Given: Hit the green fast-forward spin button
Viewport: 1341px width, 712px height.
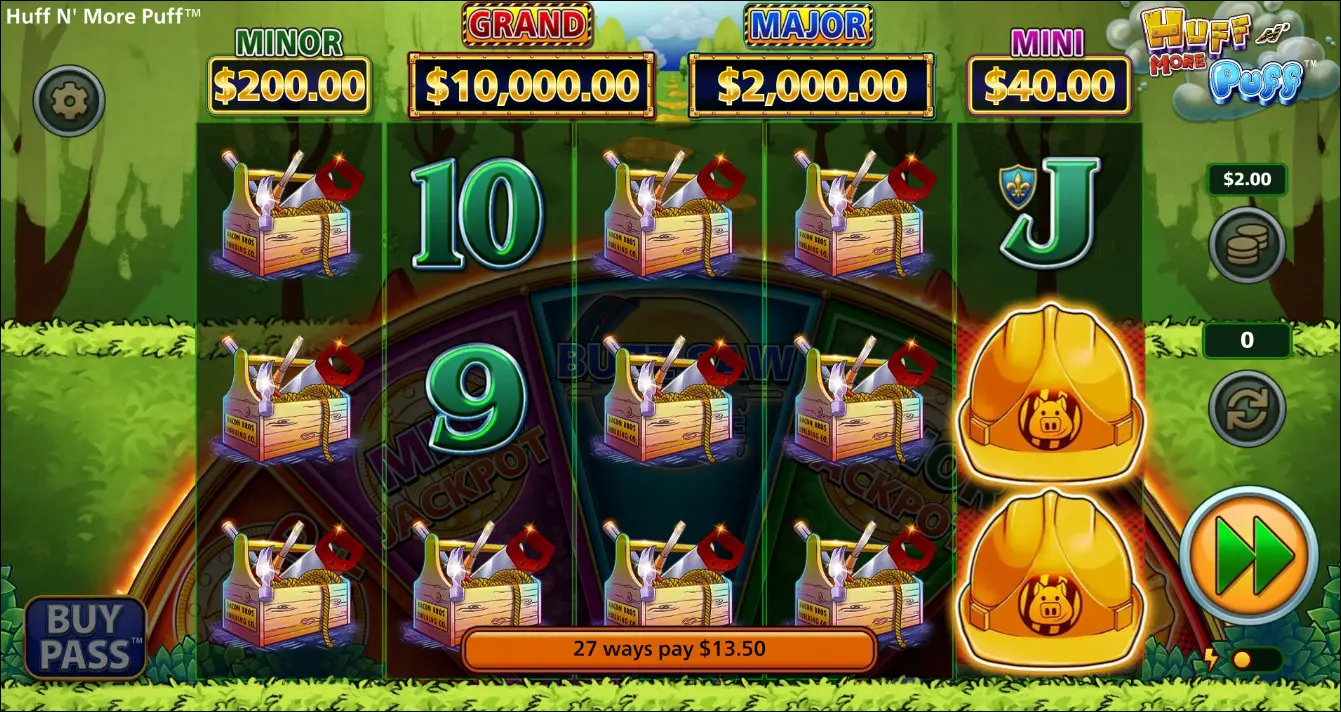Looking at the screenshot, I should point(1249,555).
